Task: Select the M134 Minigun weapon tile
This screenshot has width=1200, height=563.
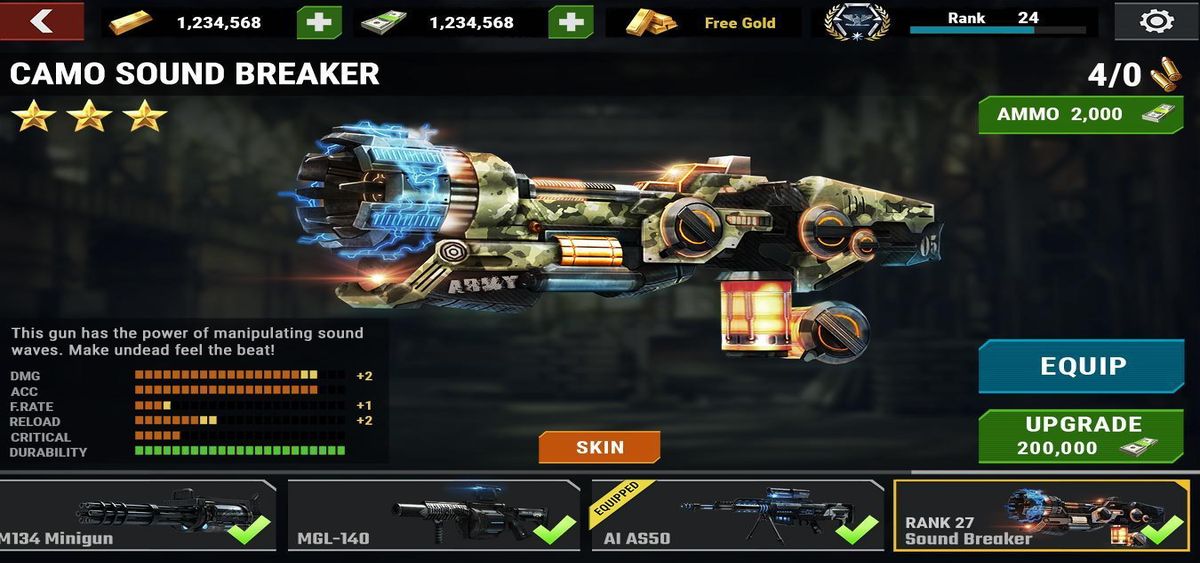Action: tap(137, 515)
